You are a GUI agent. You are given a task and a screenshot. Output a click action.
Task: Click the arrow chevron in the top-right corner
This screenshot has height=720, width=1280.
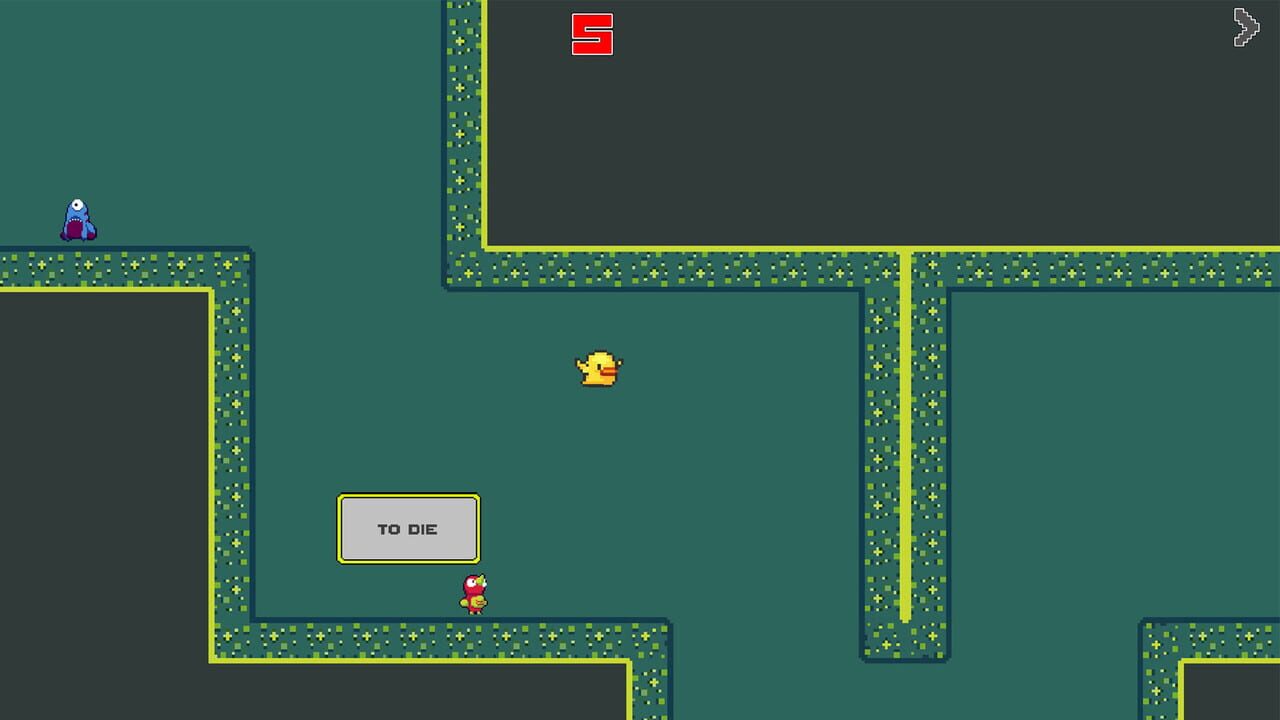[1246, 28]
